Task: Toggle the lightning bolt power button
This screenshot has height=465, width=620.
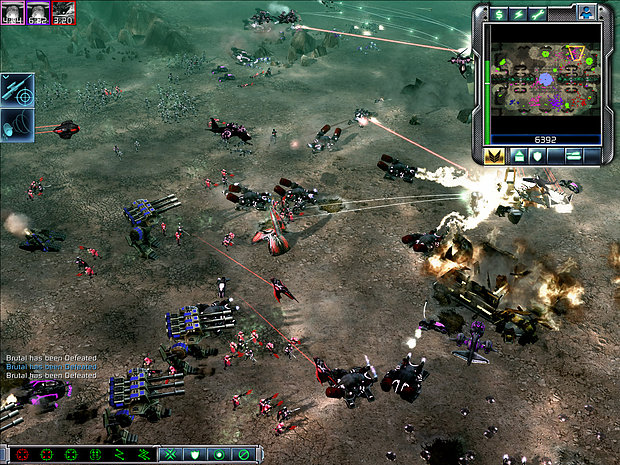Action: (x=519, y=13)
